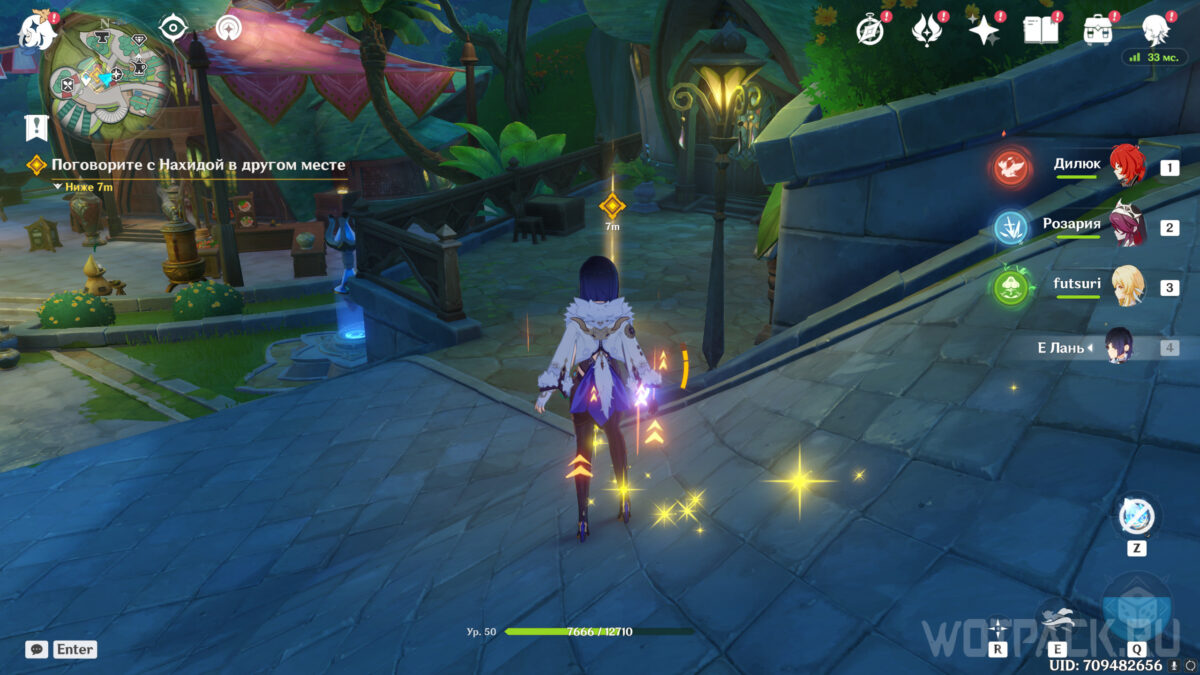Open the inventory backpack icon

pyautogui.click(x=1098, y=30)
